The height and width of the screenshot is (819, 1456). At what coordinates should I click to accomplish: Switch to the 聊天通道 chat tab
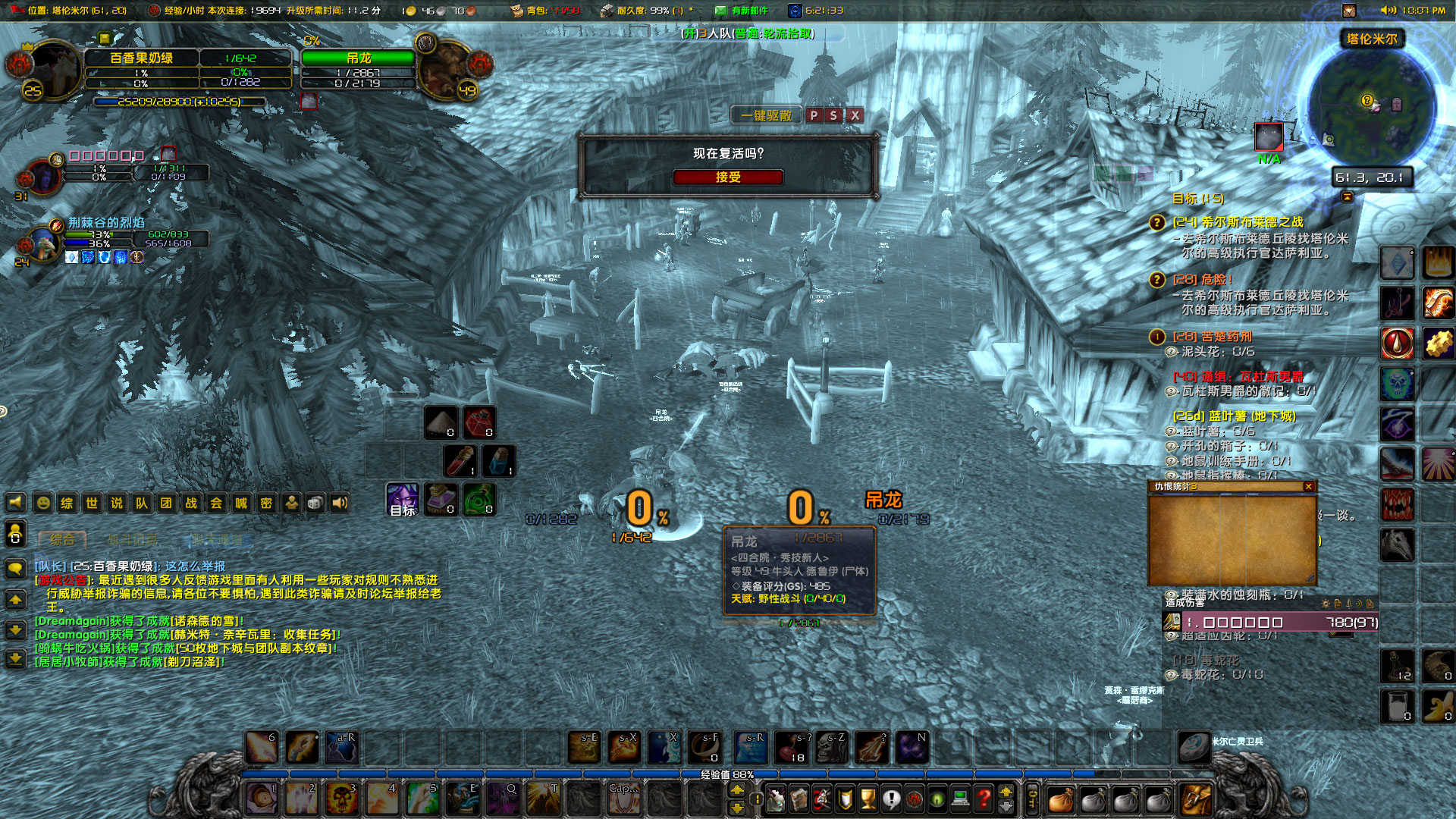[x=217, y=539]
